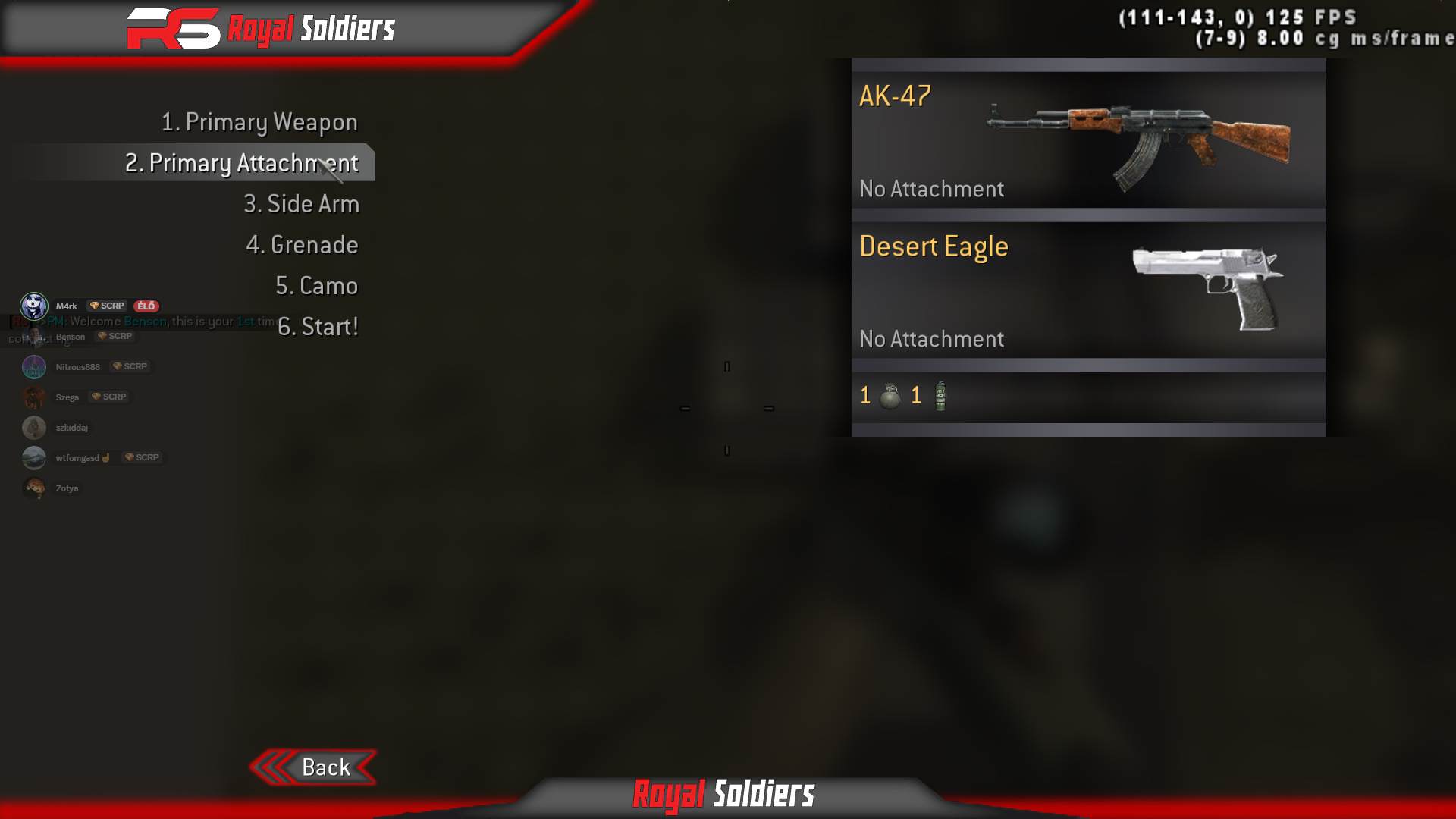Select the Primary Attachment menu entry

pos(241,163)
